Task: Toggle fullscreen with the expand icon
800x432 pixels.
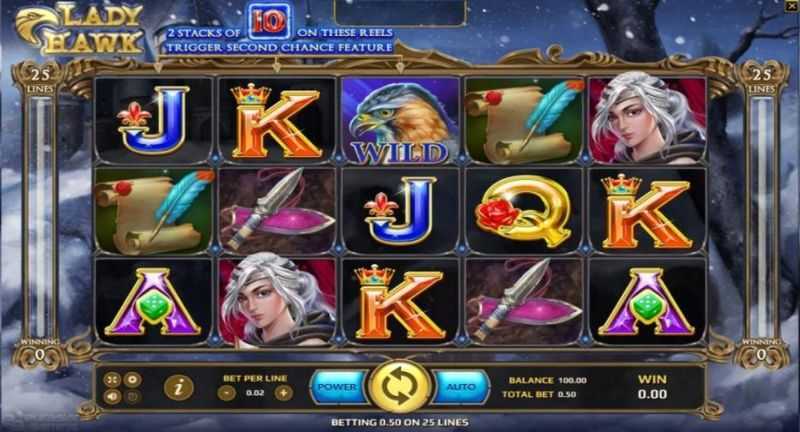Action: (x=112, y=378)
